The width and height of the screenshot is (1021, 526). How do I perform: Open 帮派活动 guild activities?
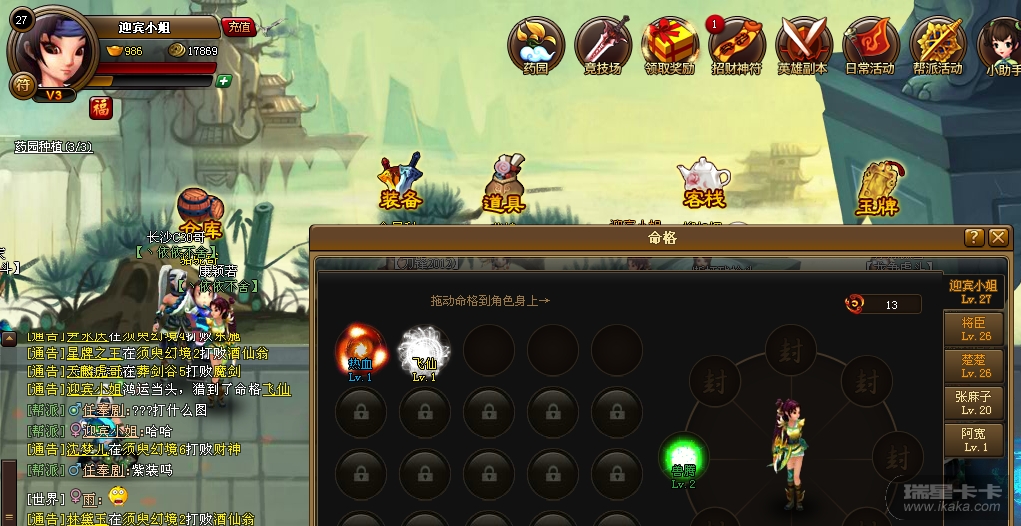(x=937, y=45)
